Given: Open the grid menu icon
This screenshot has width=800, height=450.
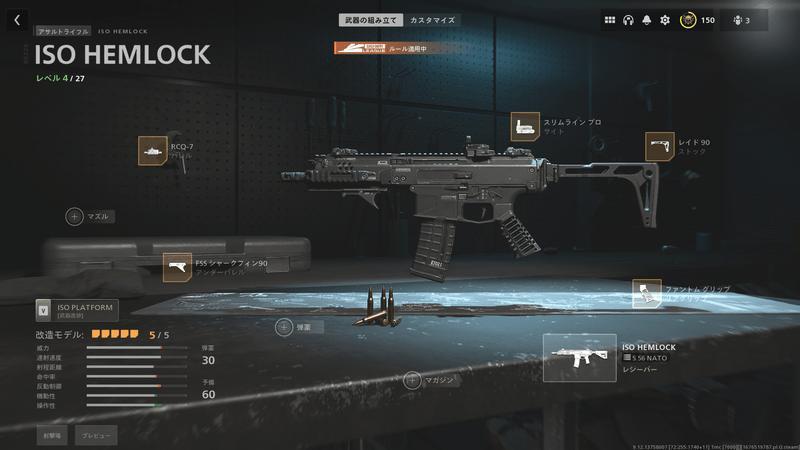Looking at the screenshot, I should (610, 20).
